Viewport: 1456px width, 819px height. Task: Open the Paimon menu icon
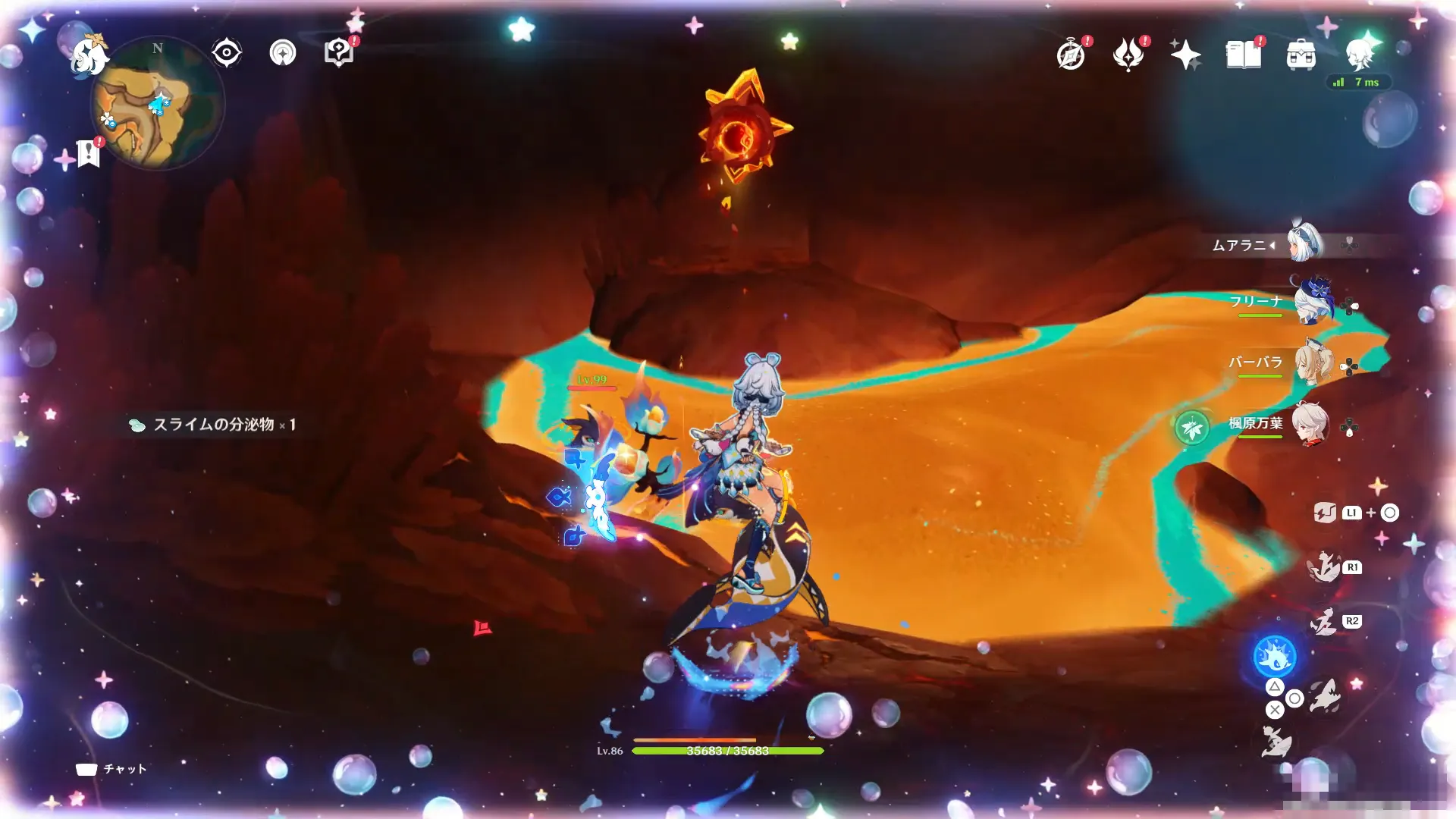point(89,56)
